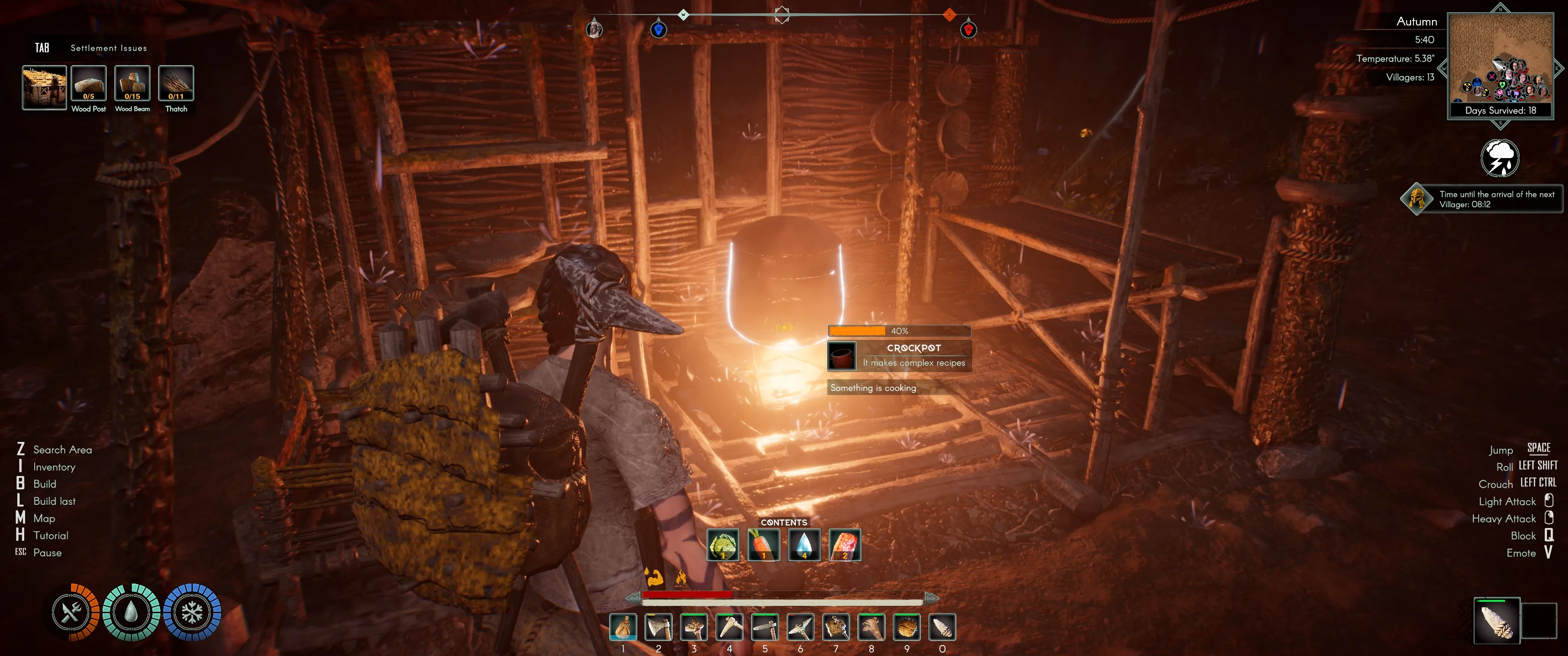
Task: Pick the flint knife in the last hotbar slot
Action: click(x=942, y=627)
